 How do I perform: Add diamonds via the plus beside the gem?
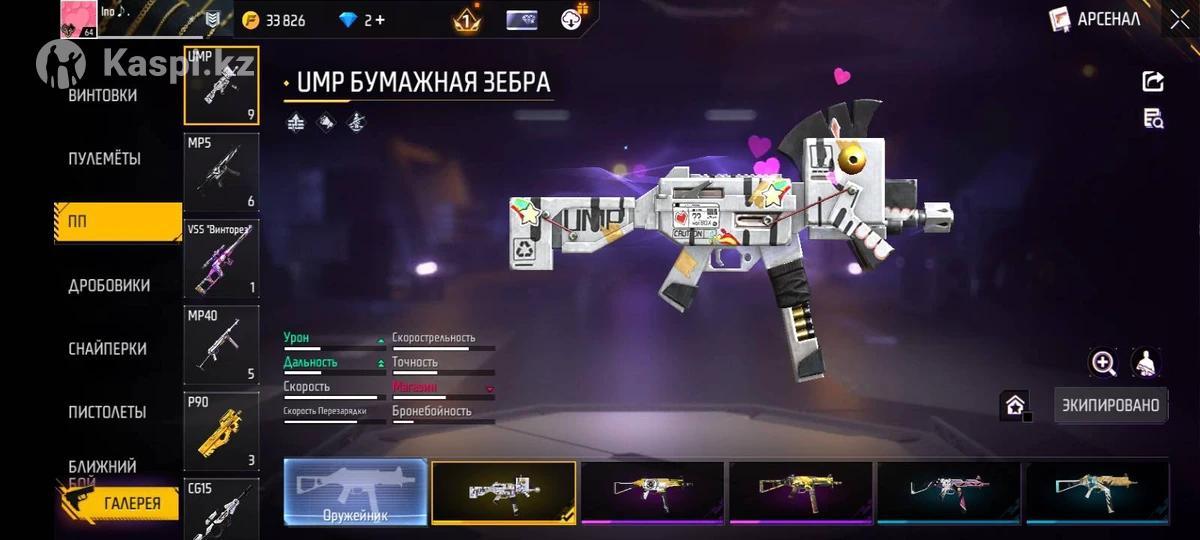tap(380, 20)
